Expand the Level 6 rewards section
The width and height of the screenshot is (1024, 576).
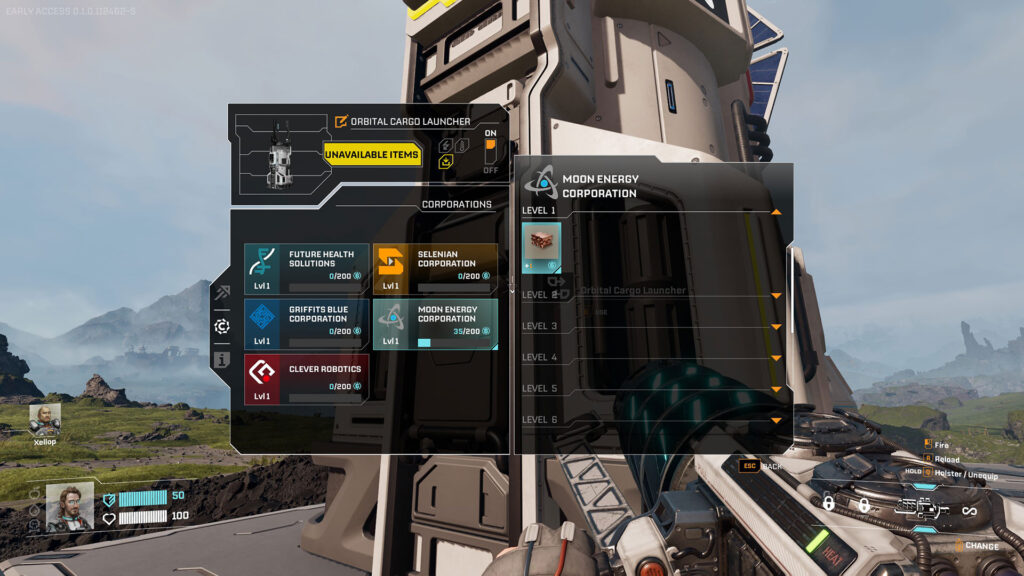point(776,420)
